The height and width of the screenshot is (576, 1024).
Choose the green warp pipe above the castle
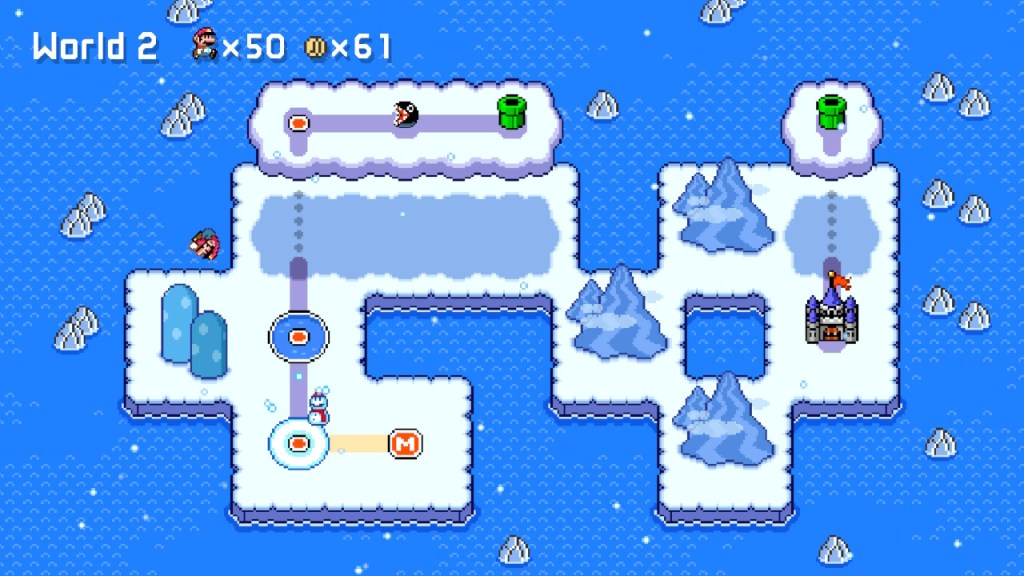point(831,112)
